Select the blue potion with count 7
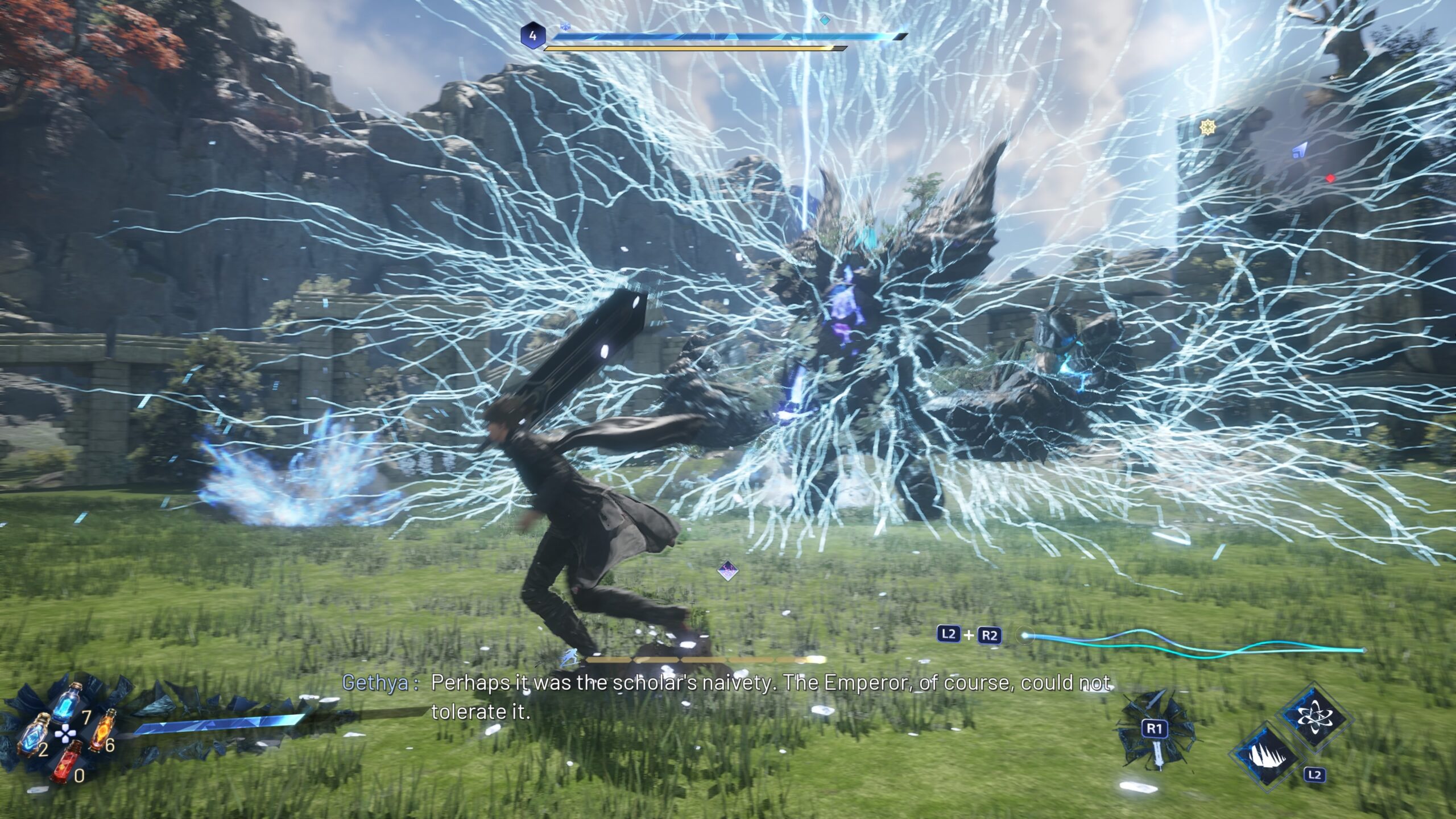The width and height of the screenshot is (1456, 819). coord(67,704)
